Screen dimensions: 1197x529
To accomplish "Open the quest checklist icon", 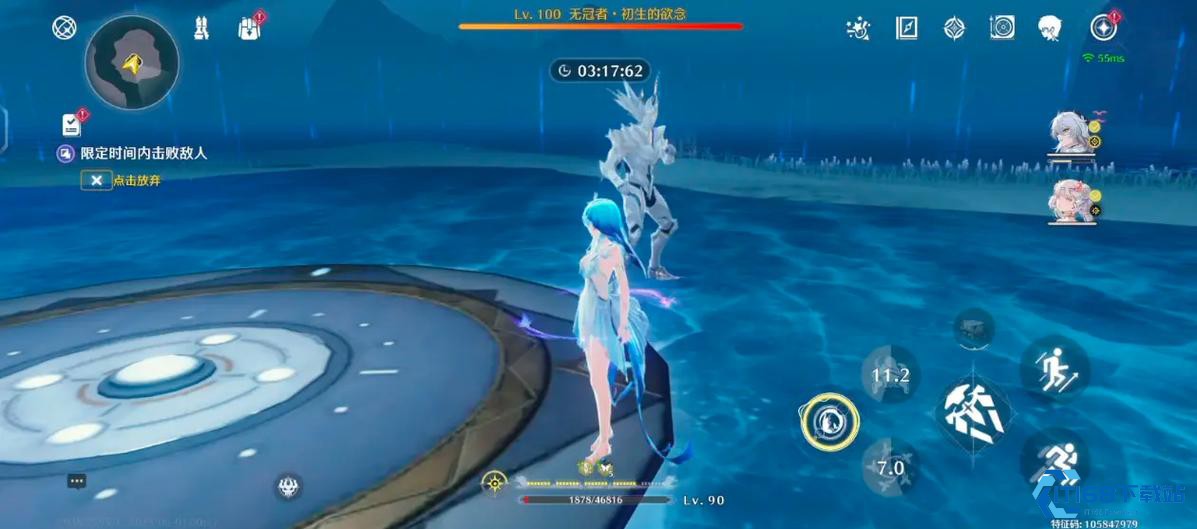I will tap(71, 124).
